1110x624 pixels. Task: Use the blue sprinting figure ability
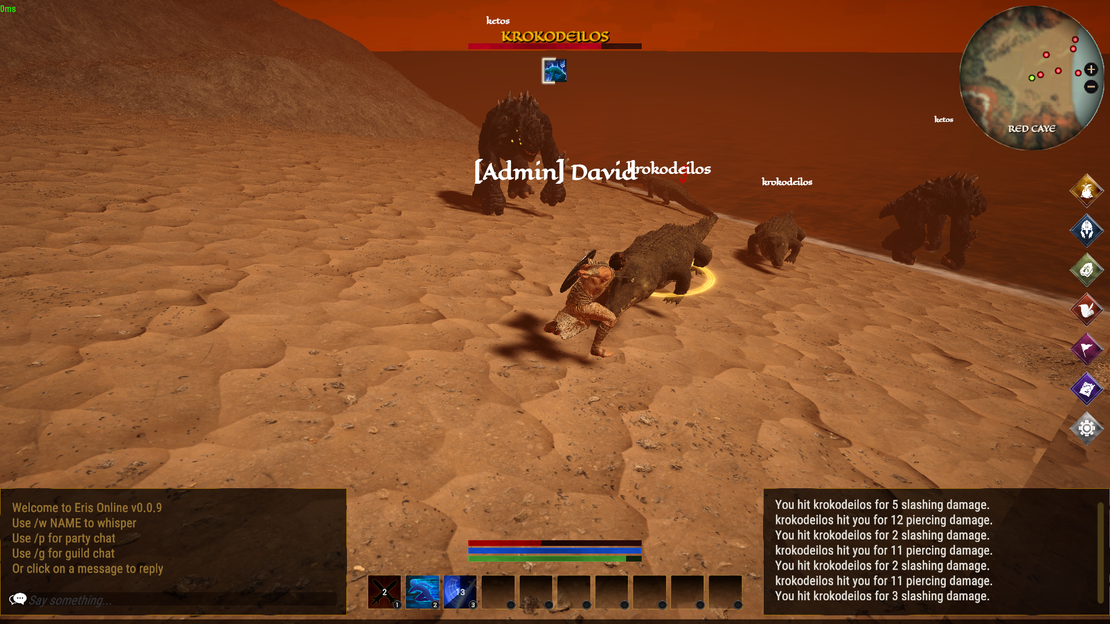pos(422,591)
